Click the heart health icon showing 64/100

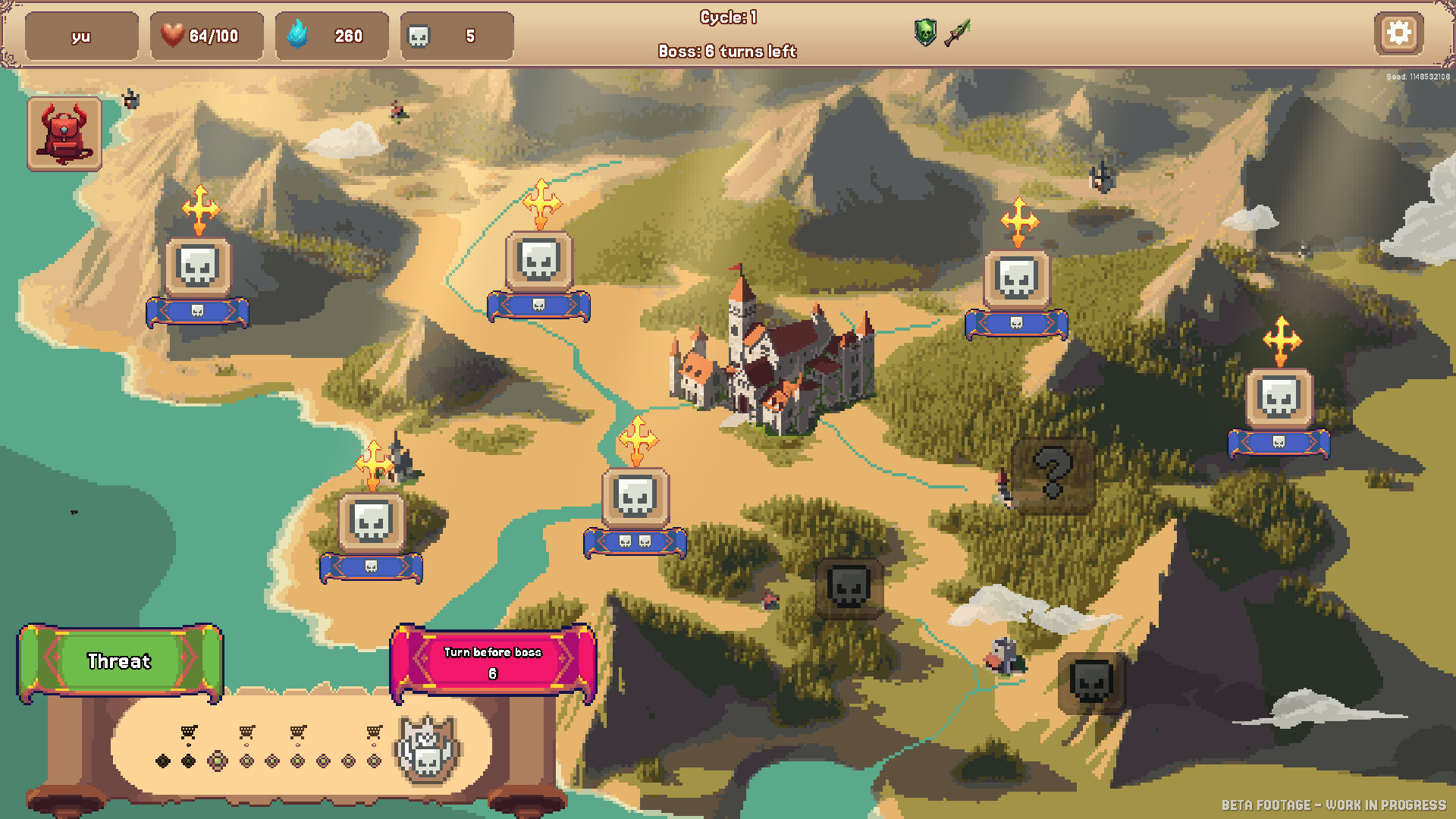click(173, 34)
